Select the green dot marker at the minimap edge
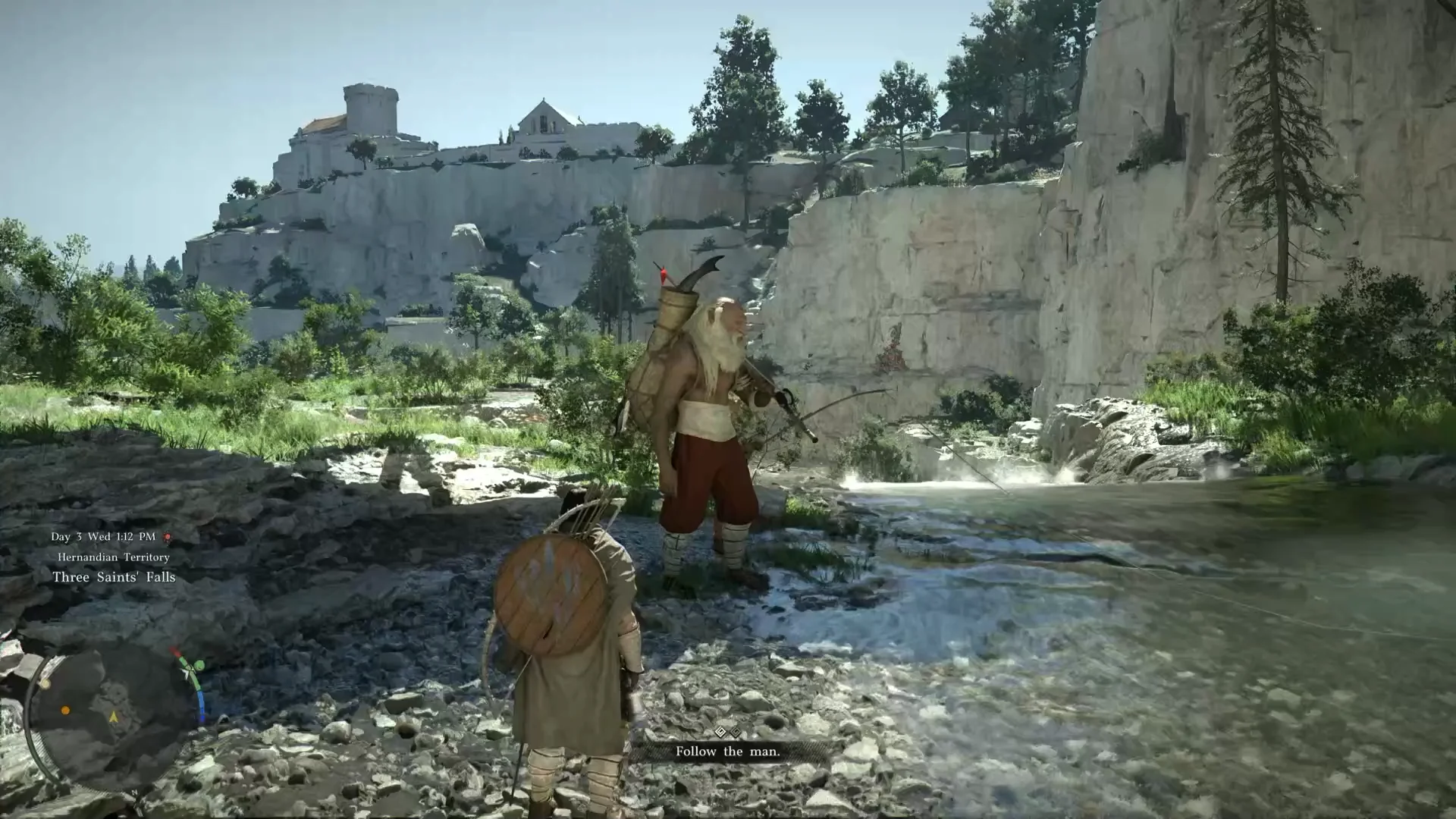1456x819 pixels. (x=199, y=666)
